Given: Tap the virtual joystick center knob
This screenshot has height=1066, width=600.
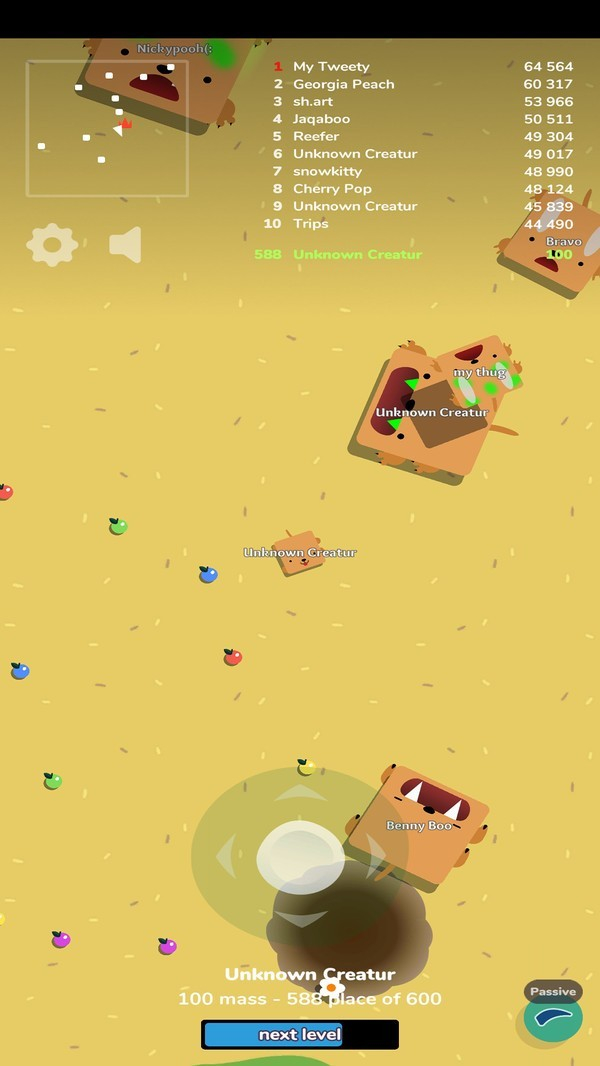Looking at the screenshot, I should coord(300,857).
